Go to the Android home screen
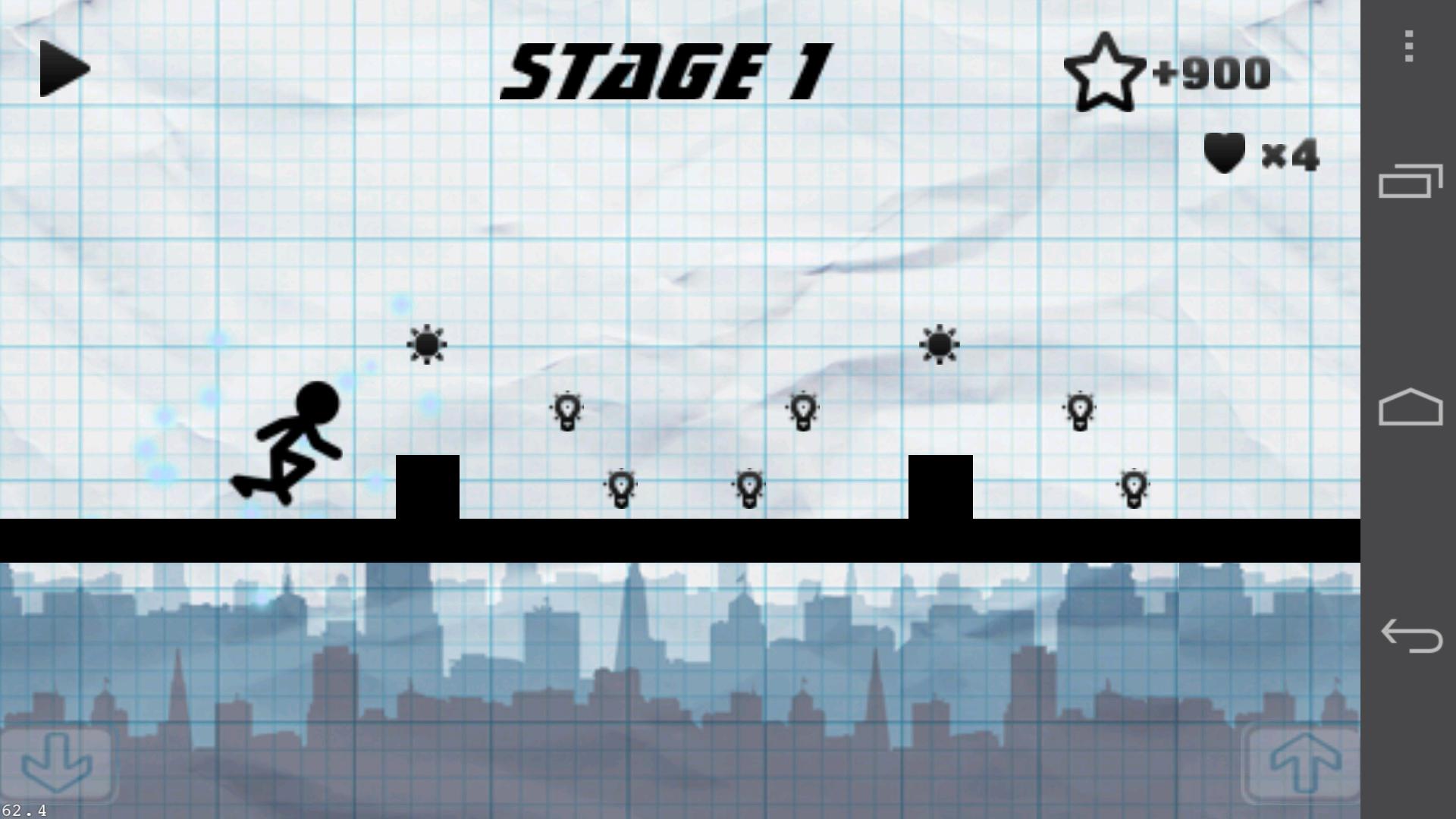 [x=1410, y=408]
